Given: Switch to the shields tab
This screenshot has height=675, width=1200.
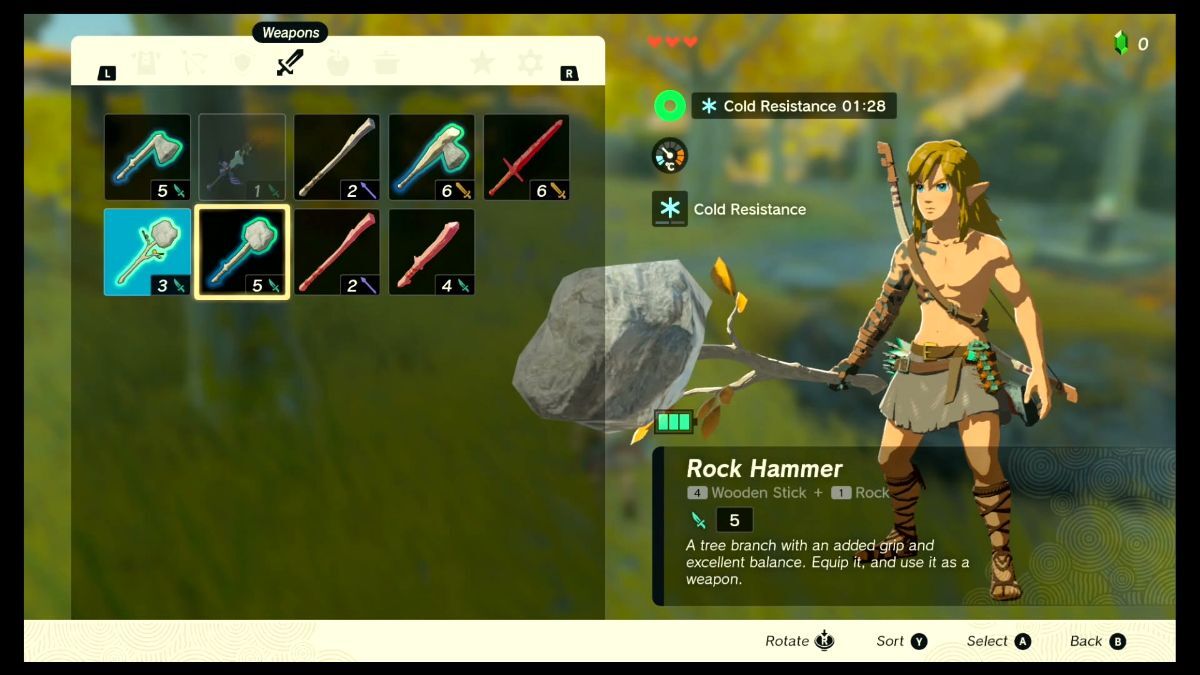Looking at the screenshot, I should coord(241,64).
